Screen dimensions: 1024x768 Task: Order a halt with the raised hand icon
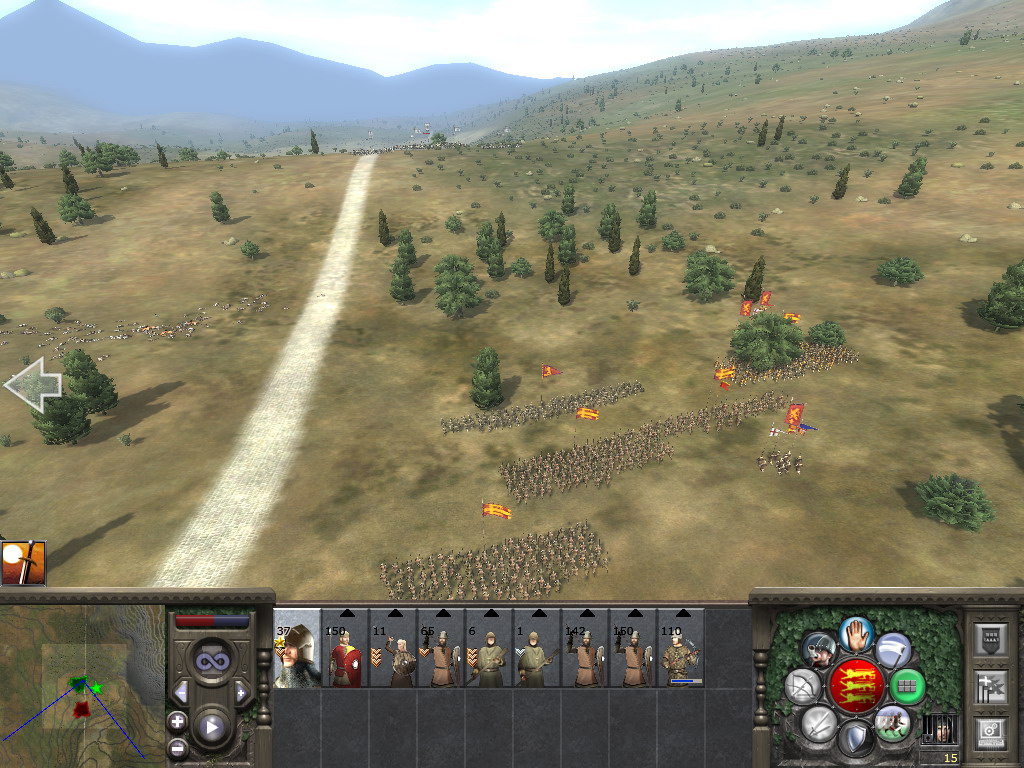[x=856, y=633]
